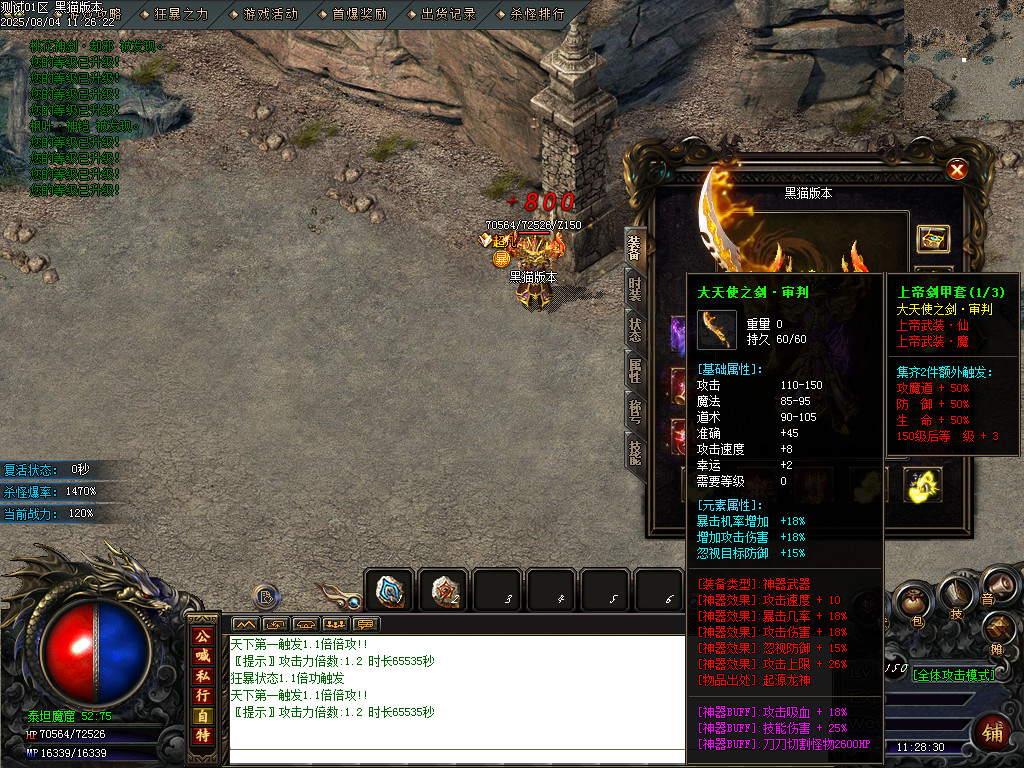Switch to the 状态 status tab

tap(635, 329)
